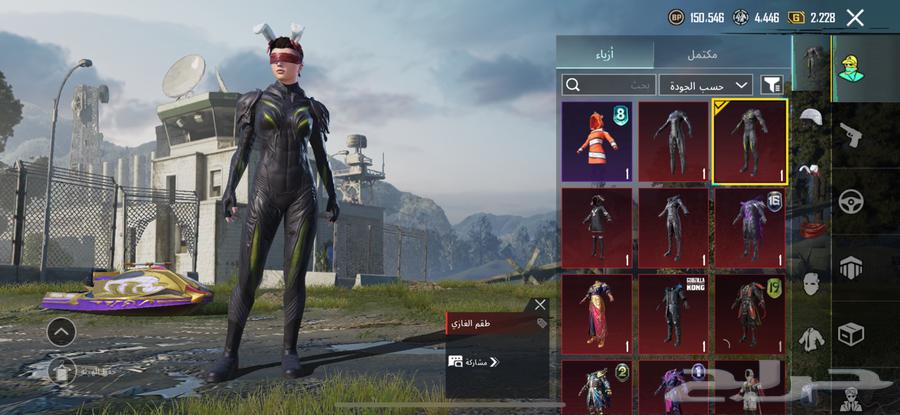Share the outfit with مشاركة

tap(474, 361)
